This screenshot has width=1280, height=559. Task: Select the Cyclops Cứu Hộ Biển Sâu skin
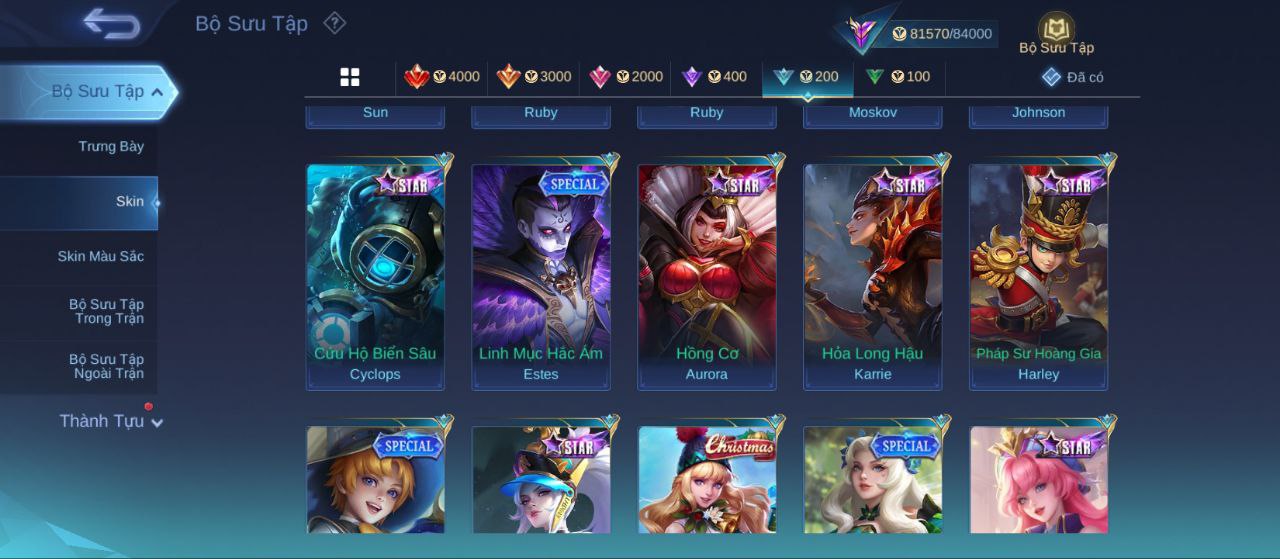(375, 275)
